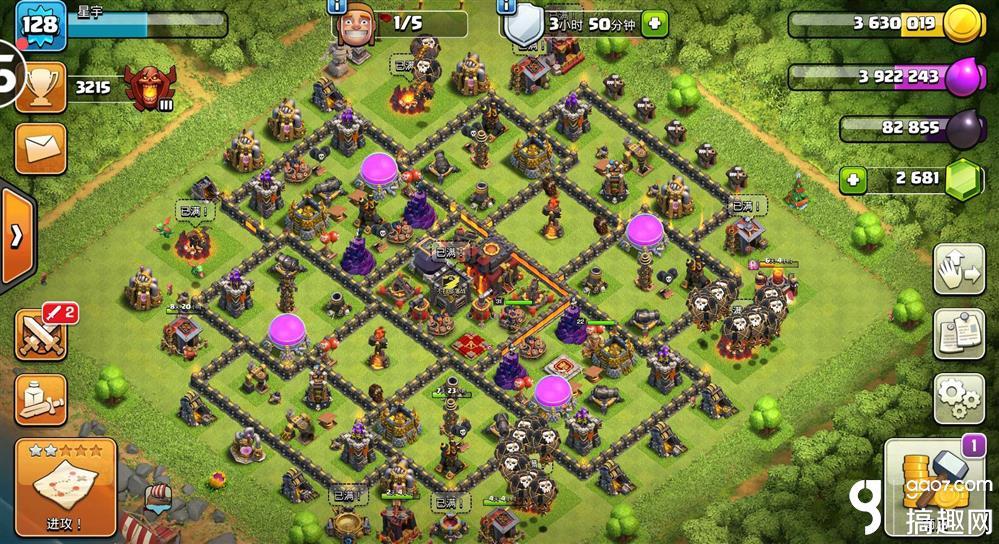Open the layout editor hand button
999x544 pixels.
[960, 269]
